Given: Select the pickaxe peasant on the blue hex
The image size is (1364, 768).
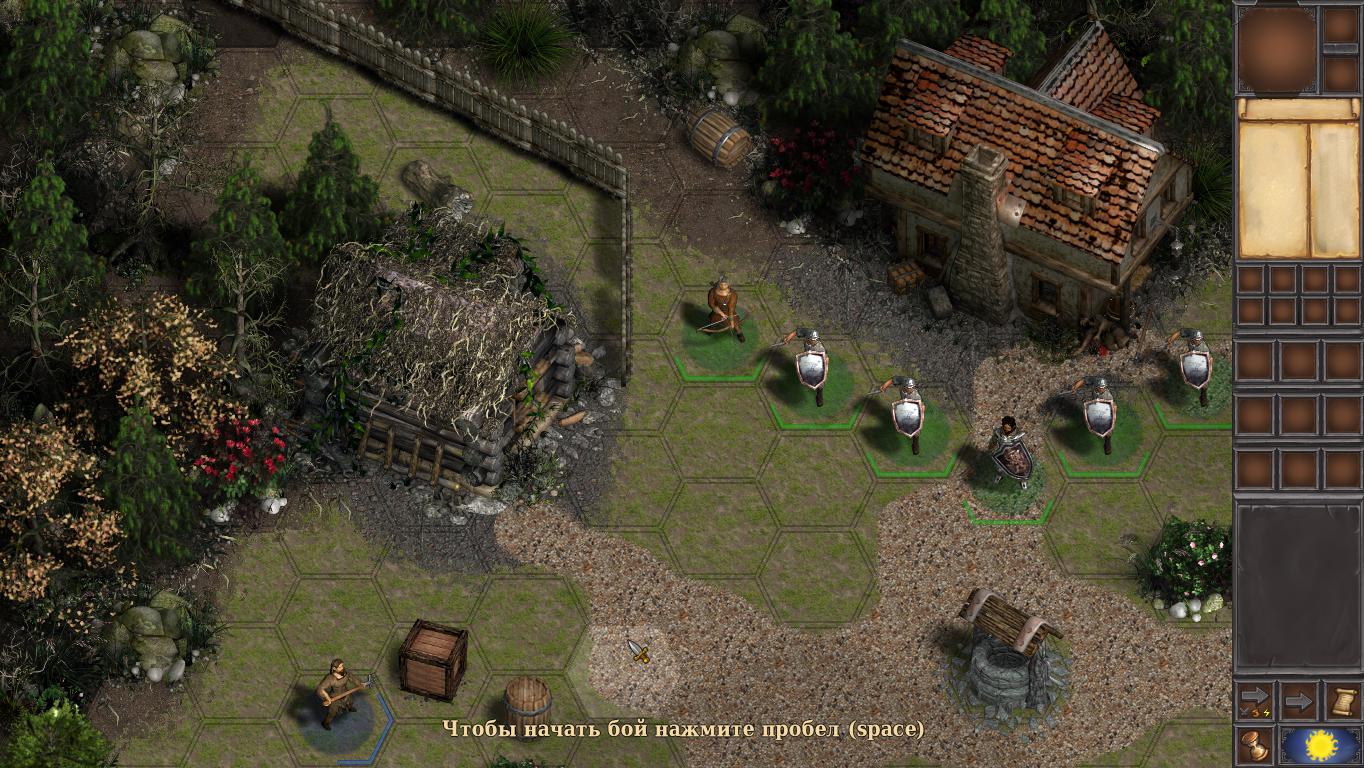Looking at the screenshot, I should click(338, 693).
